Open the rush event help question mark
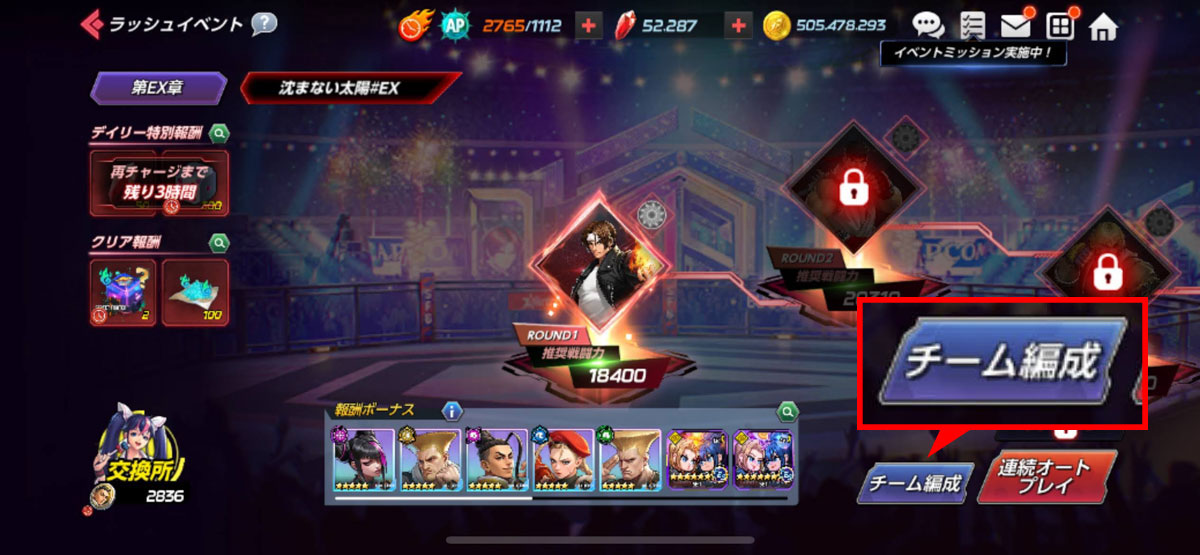This screenshot has width=1200, height=555. (x=264, y=23)
